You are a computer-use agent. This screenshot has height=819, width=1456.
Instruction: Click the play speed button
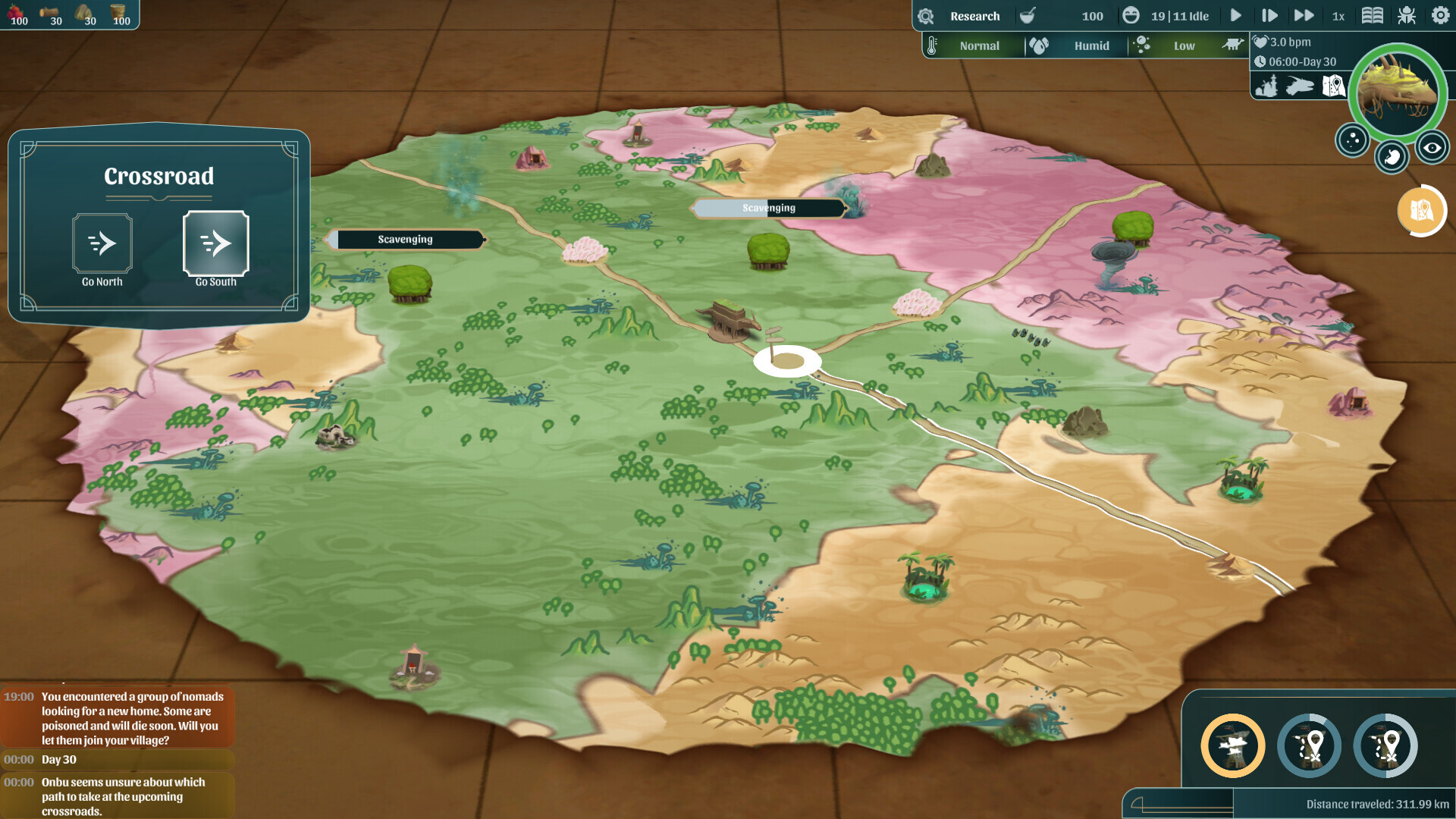point(1236,15)
